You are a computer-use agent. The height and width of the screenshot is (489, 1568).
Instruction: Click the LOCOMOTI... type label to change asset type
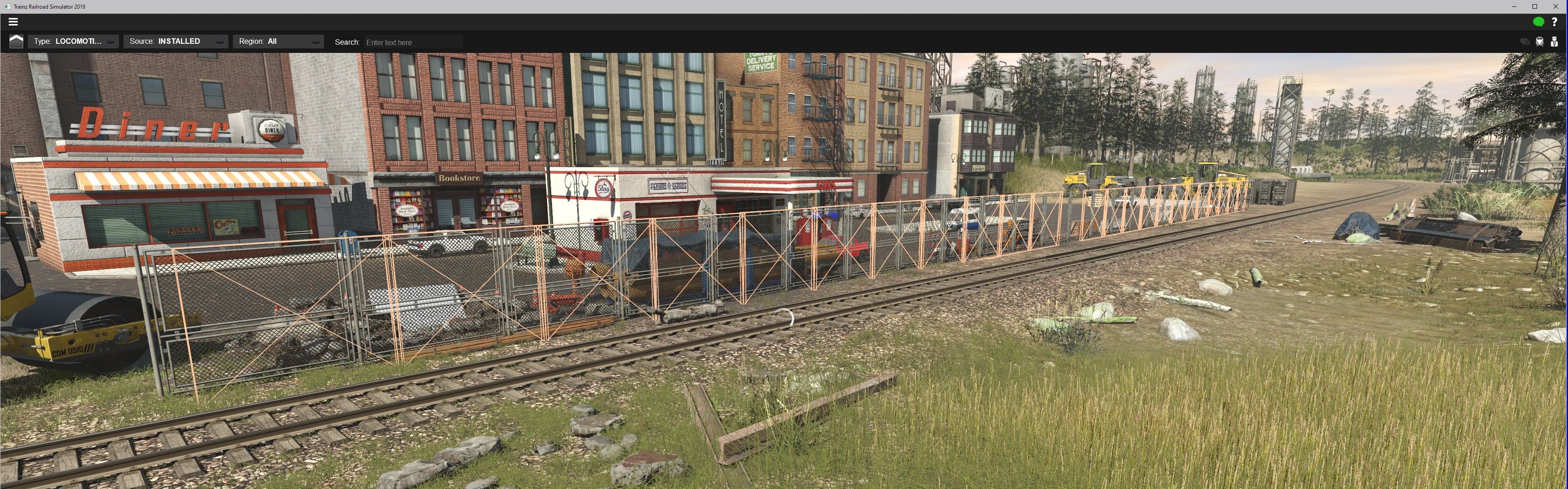(x=79, y=41)
